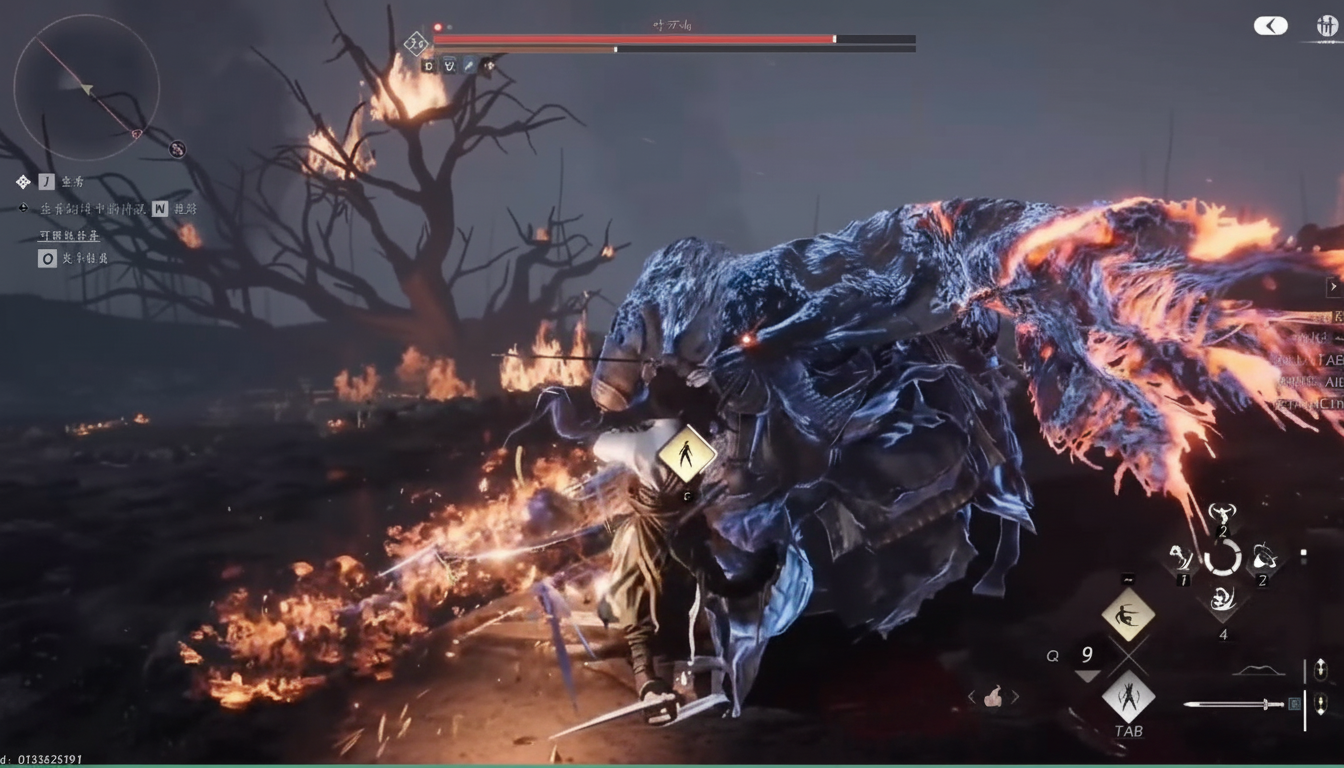Image resolution: width=1344 pixels, height=768 pixels.
Task: Click the circular minimap
Action: pos(86,87)
